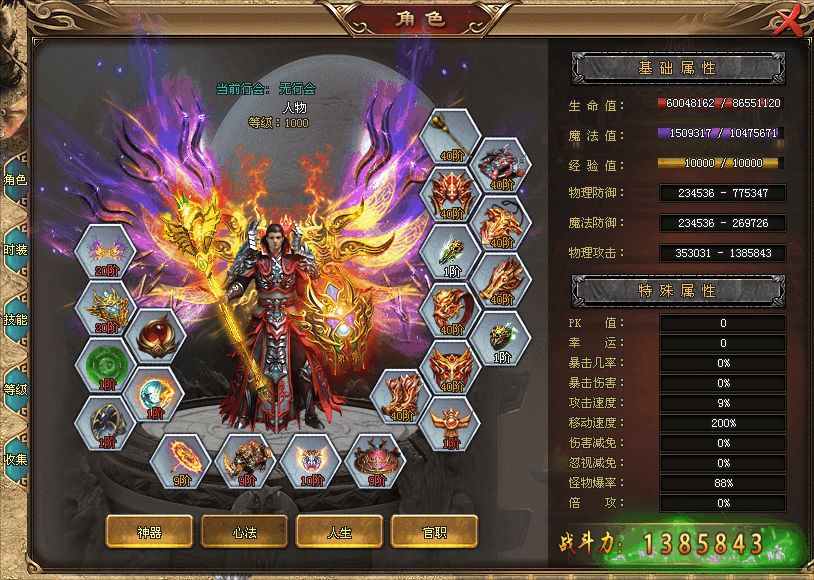Click the 心法 button
Viewport: 814px width, 580px height.
pos(244,532)
